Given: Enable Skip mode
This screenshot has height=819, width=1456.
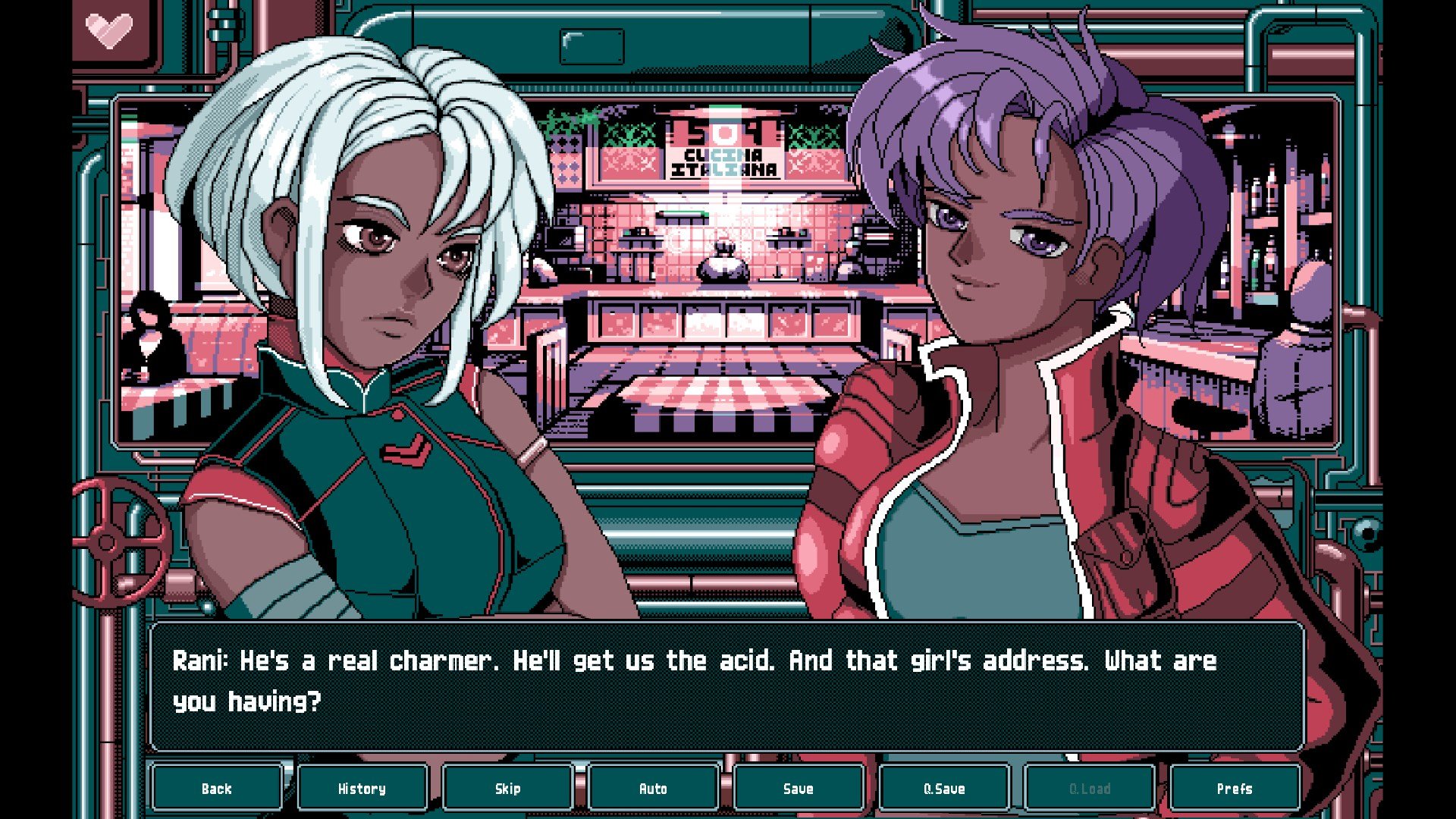Looking at the screenshot, I should (x=507, y=789).
